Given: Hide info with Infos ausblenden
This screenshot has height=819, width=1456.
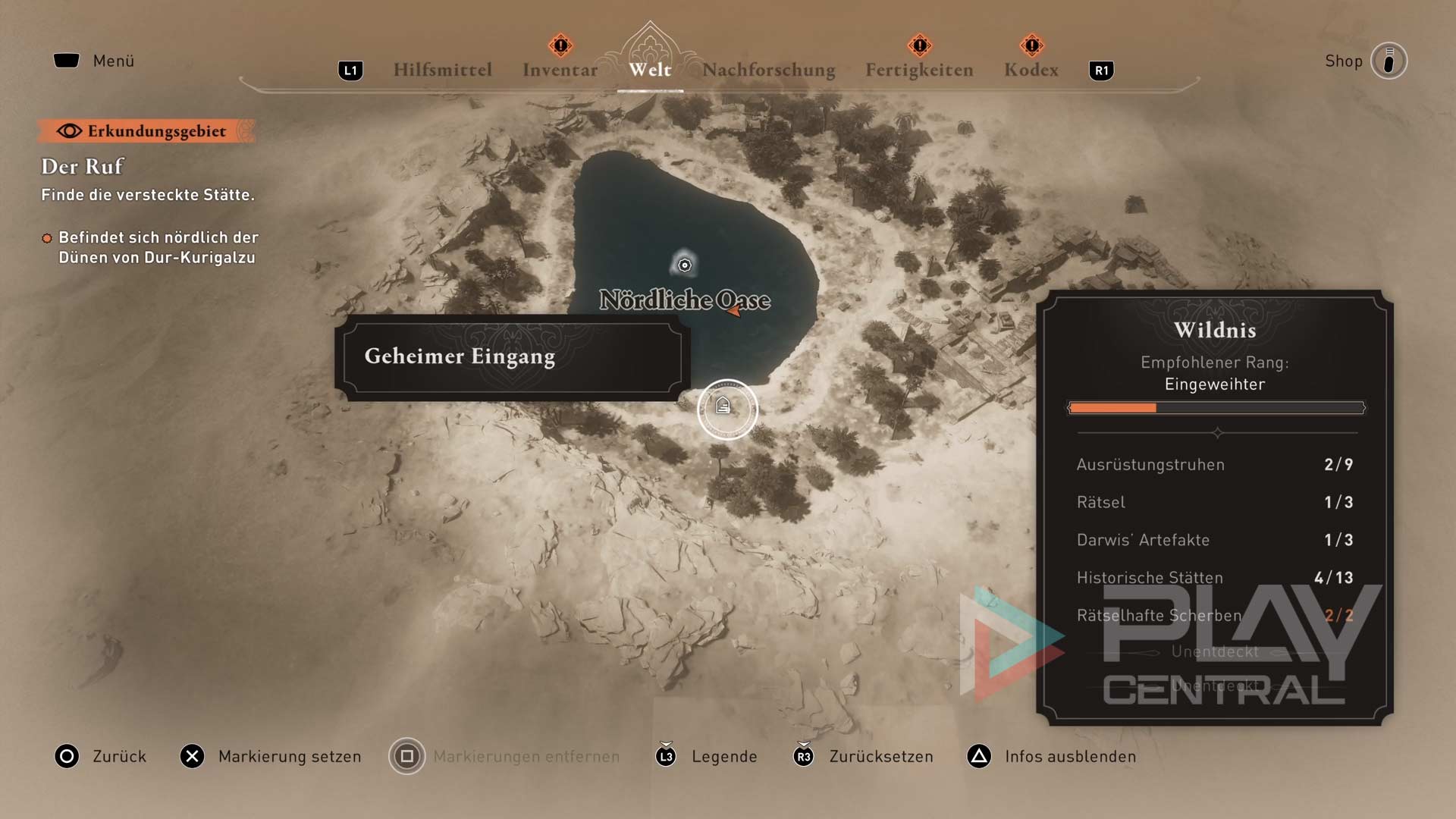Looking at the screenshot, I should tap(1052, 756).
